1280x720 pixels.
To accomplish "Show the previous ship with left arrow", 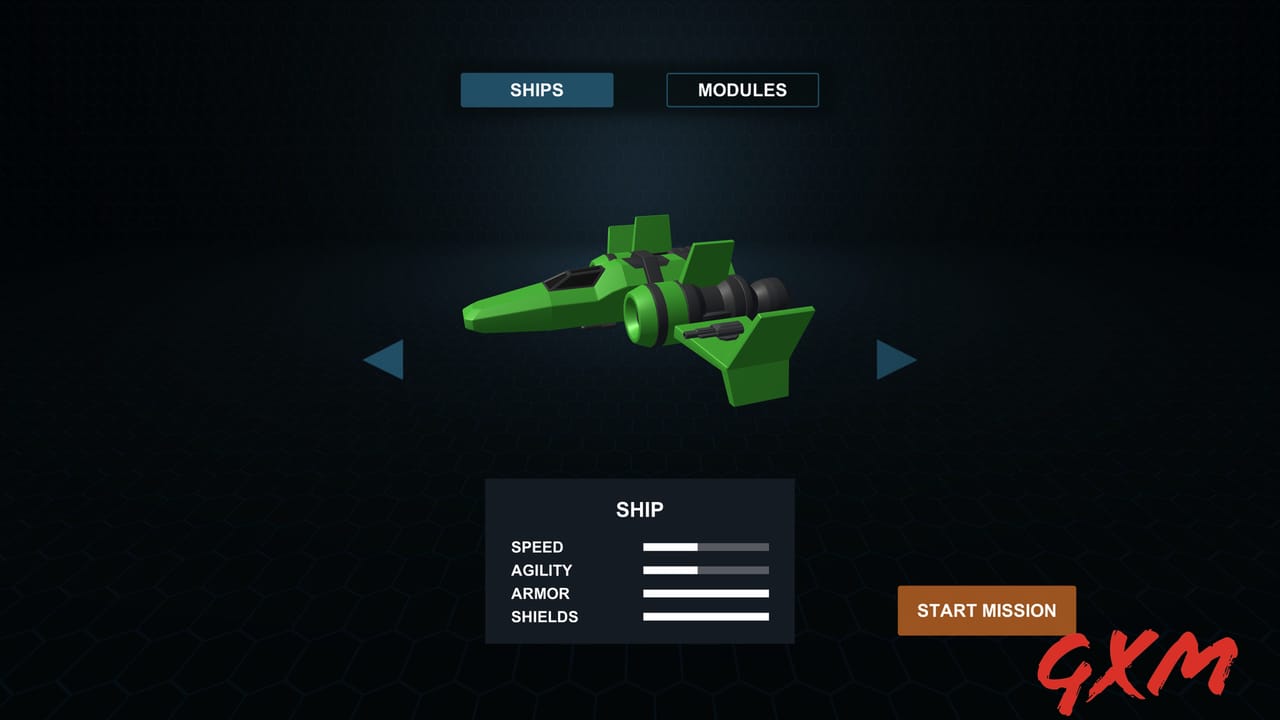I will (385, 360).
